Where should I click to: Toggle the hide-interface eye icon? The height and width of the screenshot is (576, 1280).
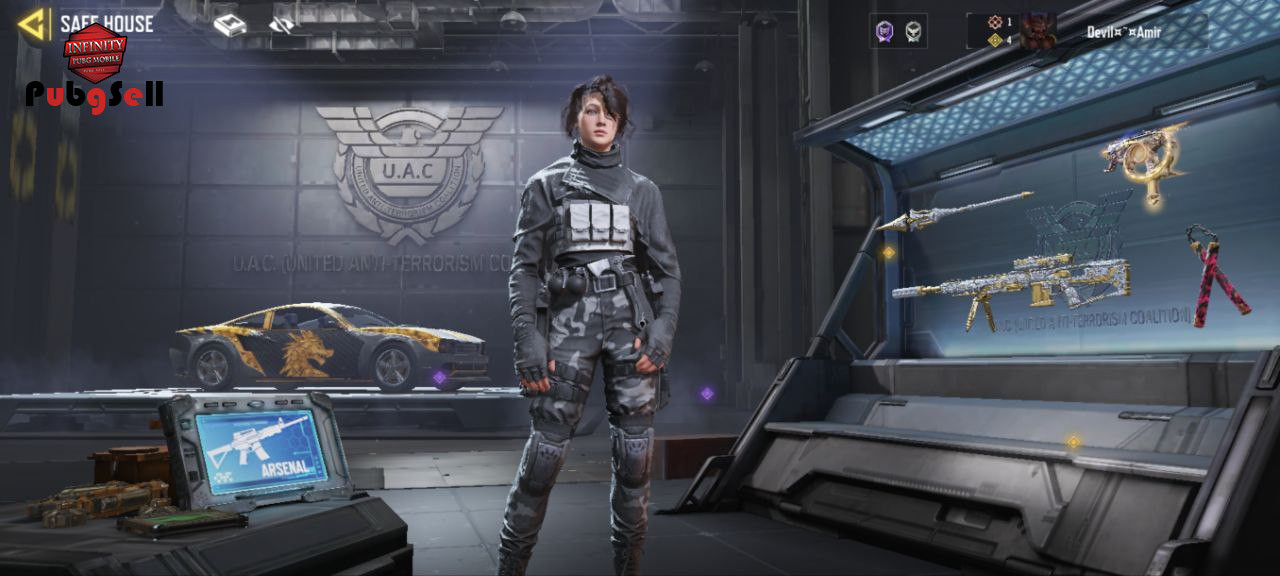tap(282, 25)
